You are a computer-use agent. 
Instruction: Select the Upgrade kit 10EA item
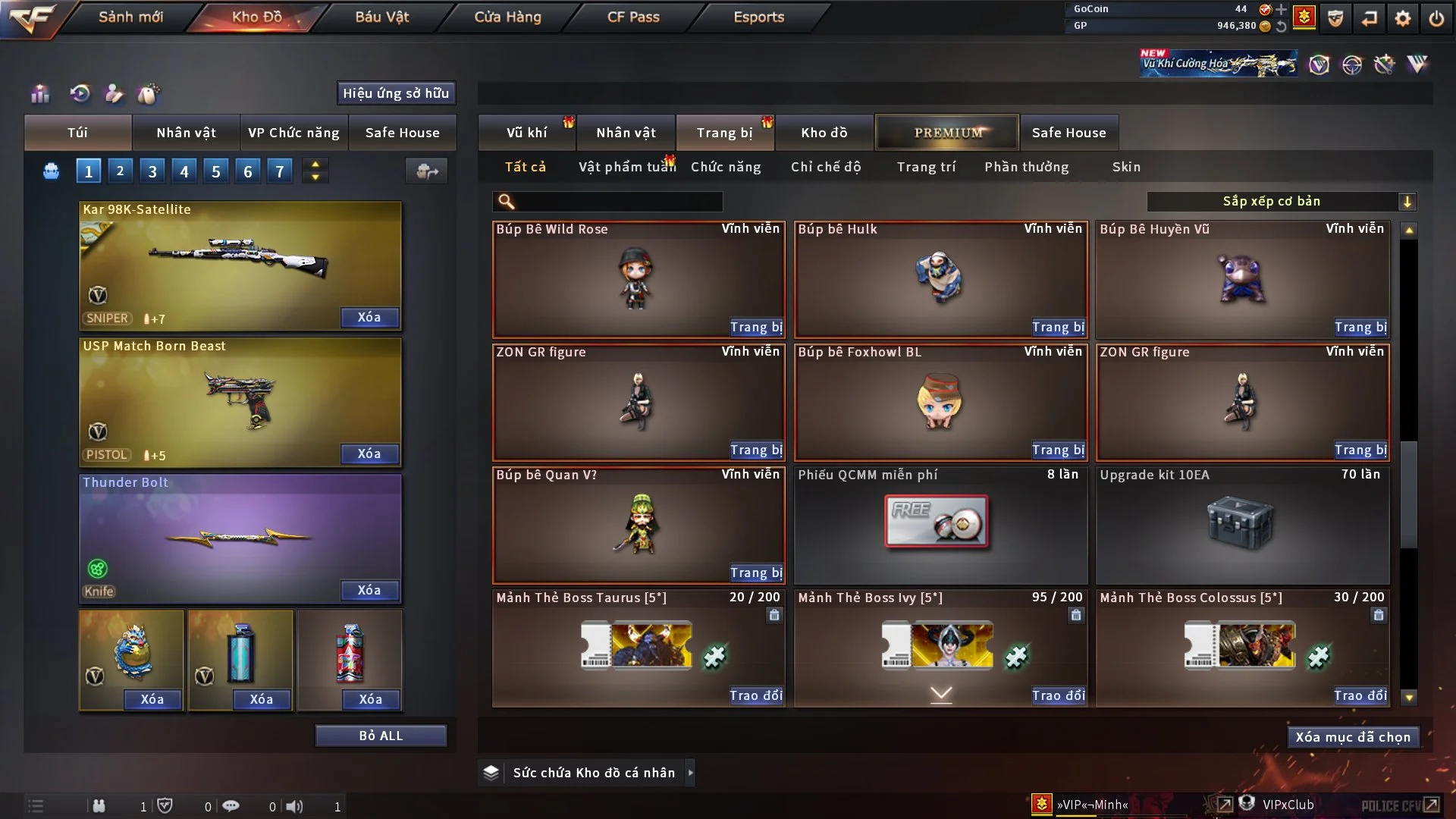[1242, 525]
